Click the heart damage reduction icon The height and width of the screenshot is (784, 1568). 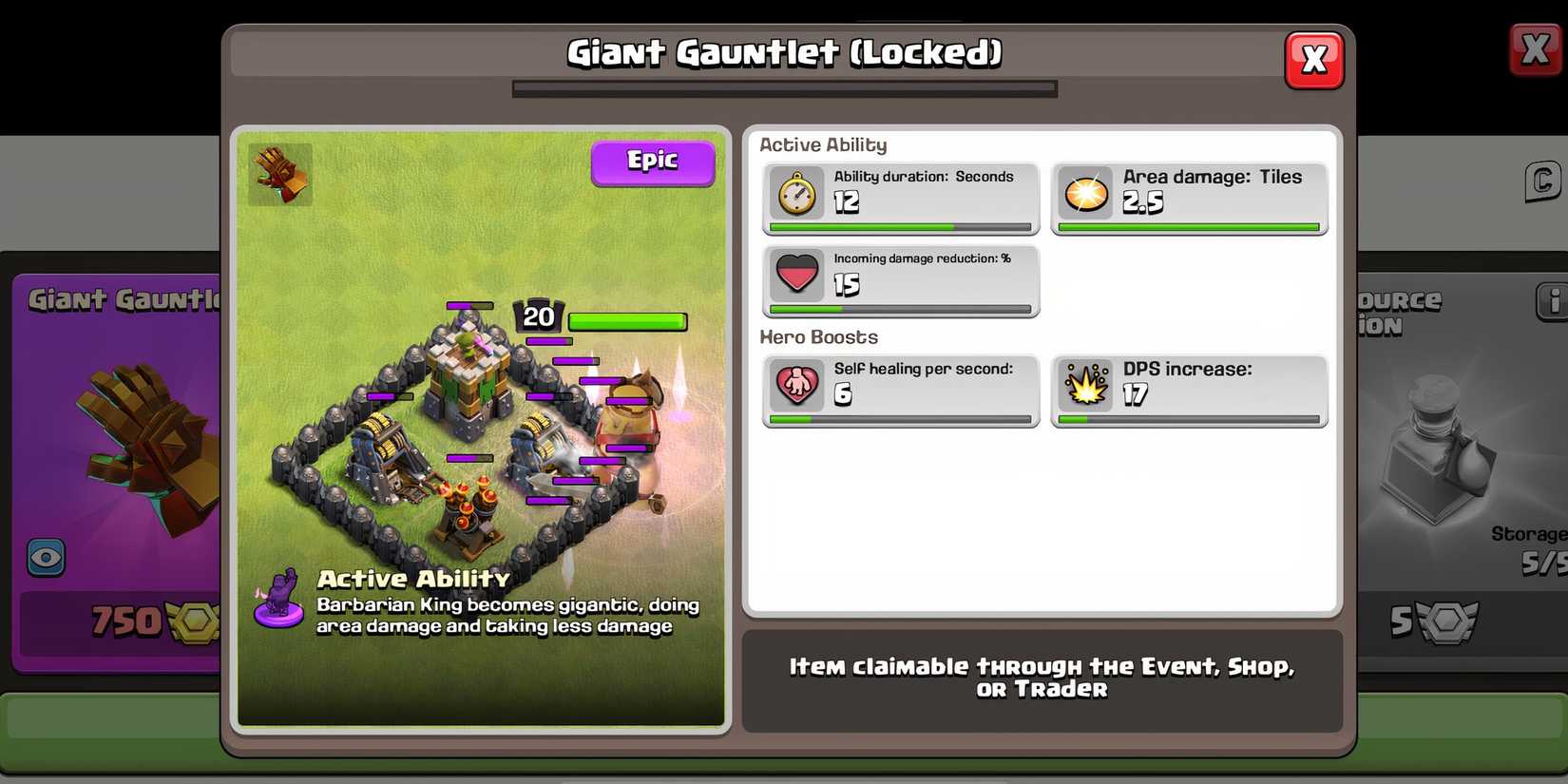click(x=796, y=275)
